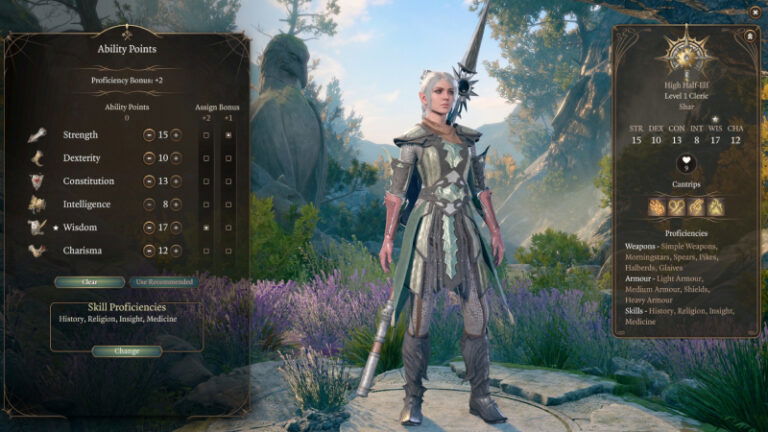This screenshot has width=768, height=432.
Task: Clear all assigned ability points
Action: pos(90,282)
